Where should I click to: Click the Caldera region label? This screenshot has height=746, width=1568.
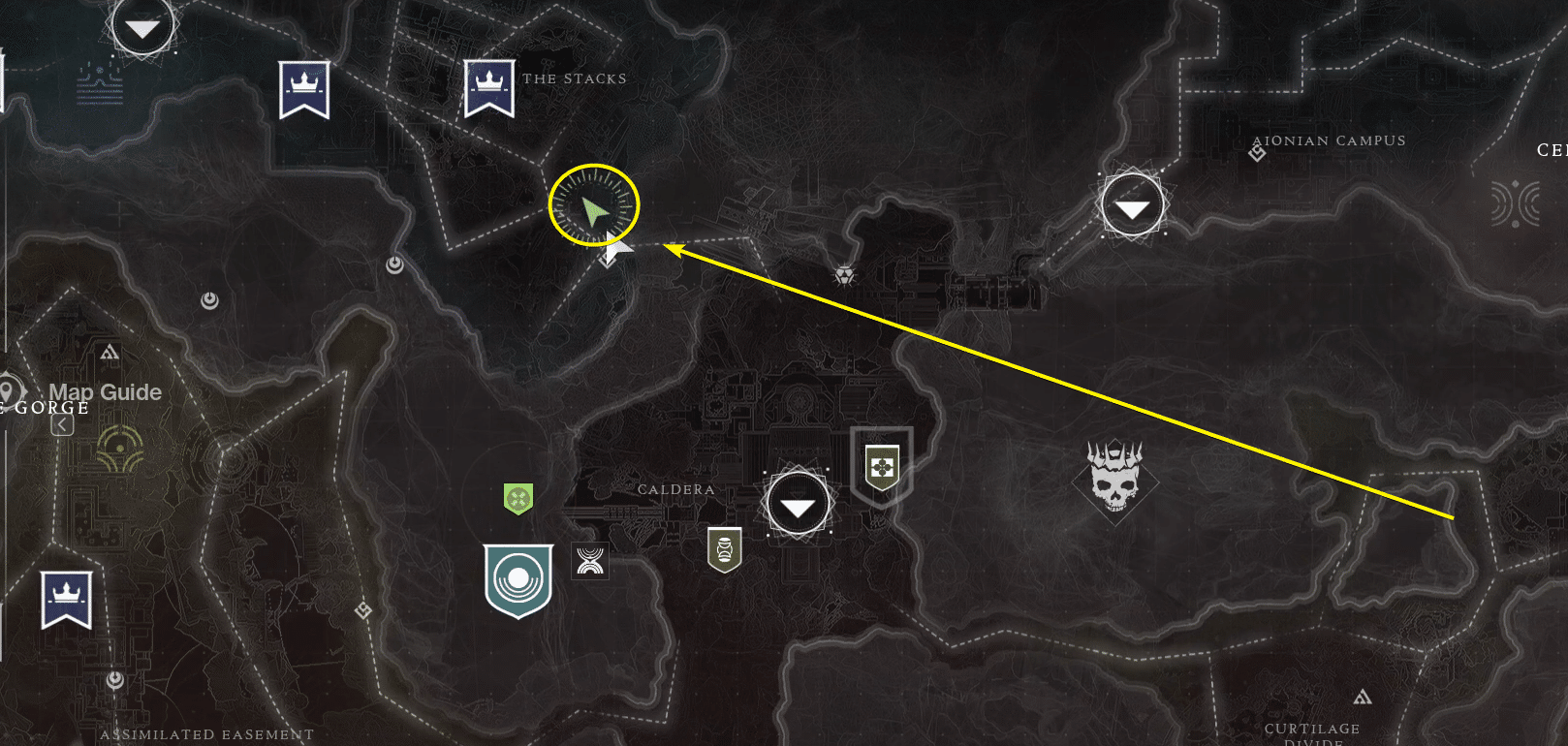pos(677,489)
